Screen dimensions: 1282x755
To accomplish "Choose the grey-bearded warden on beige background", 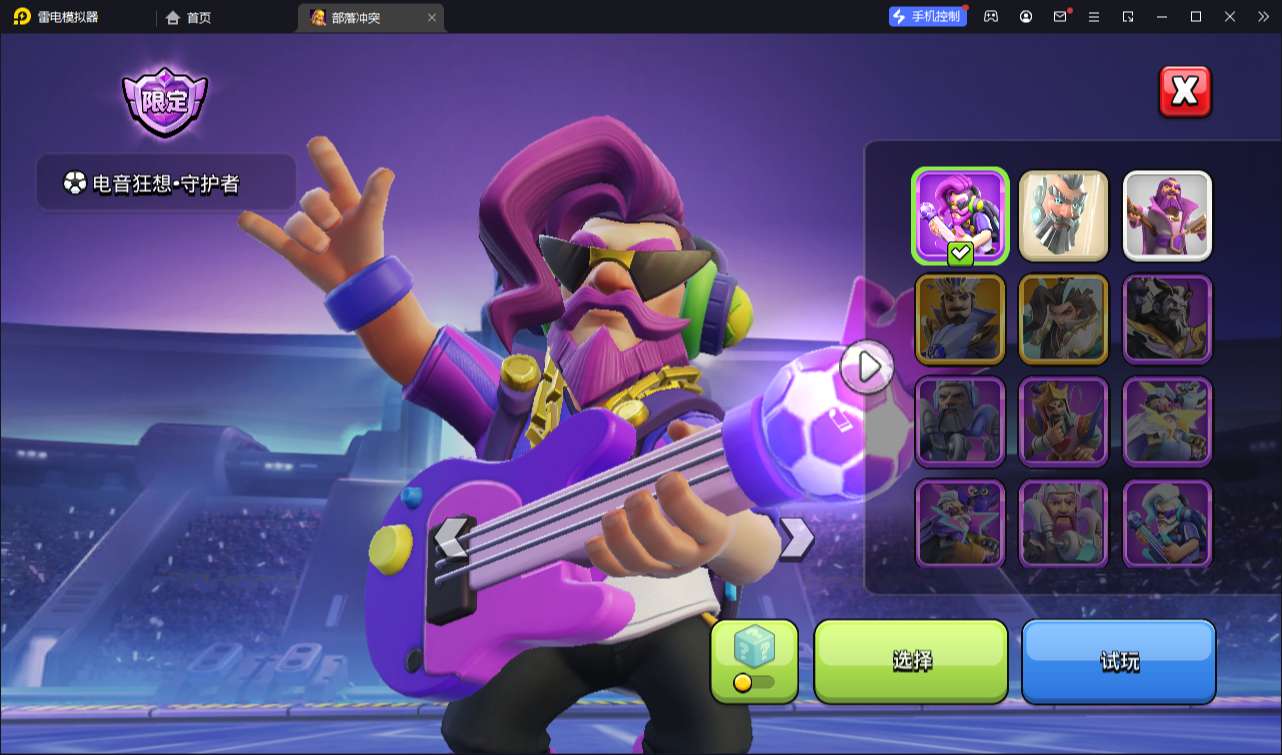I will click(x=1063, y=215).
